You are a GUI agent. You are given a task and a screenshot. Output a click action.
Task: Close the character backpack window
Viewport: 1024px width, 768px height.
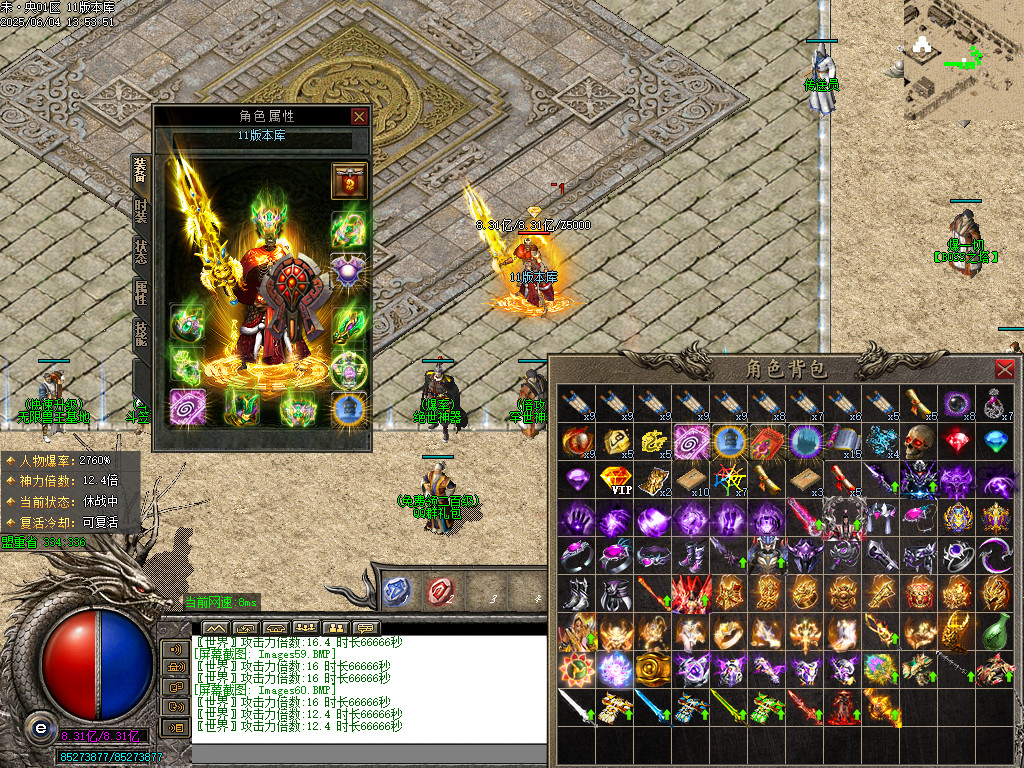click(1005, 368)
